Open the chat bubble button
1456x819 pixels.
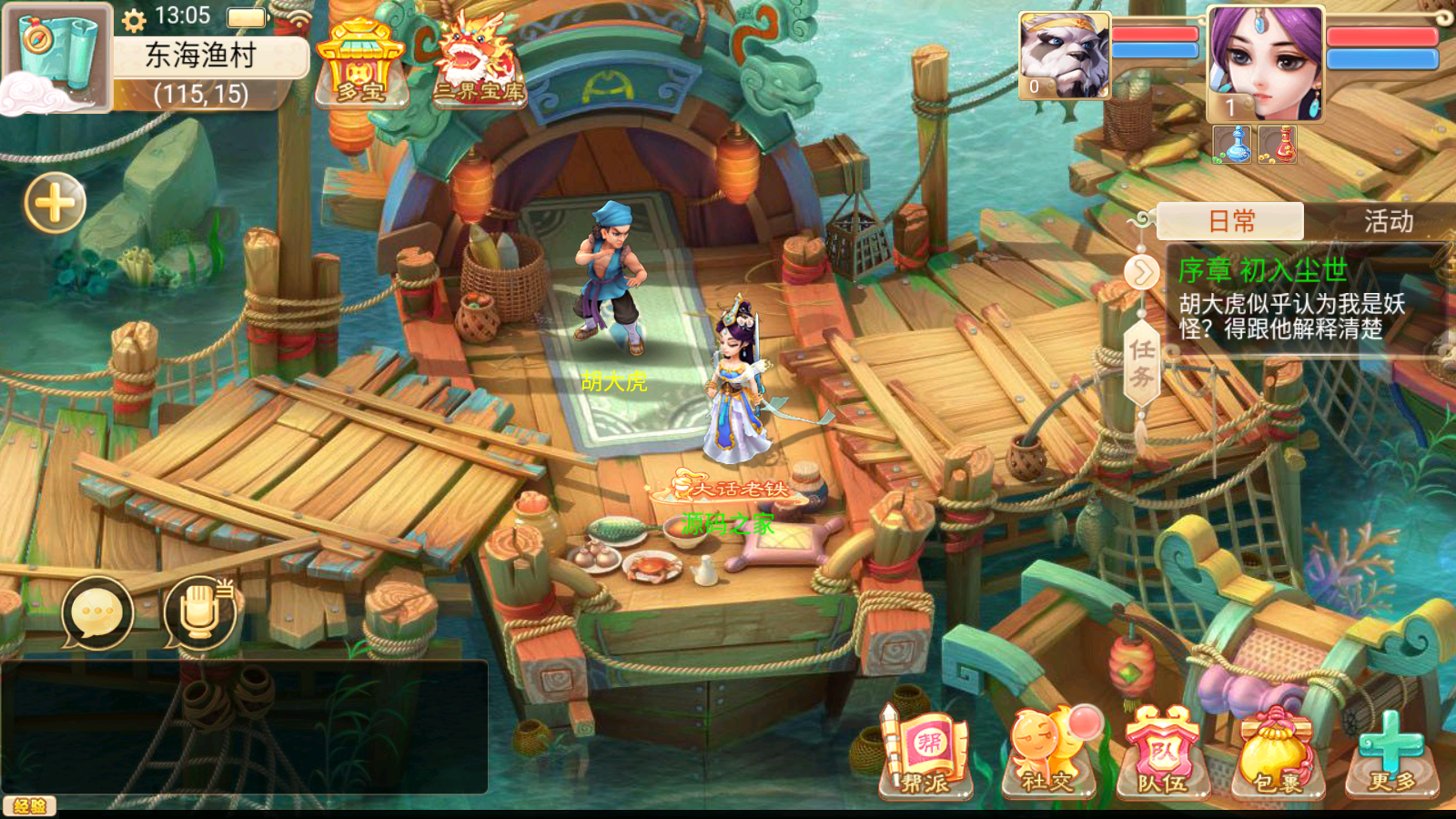(97, 613)
